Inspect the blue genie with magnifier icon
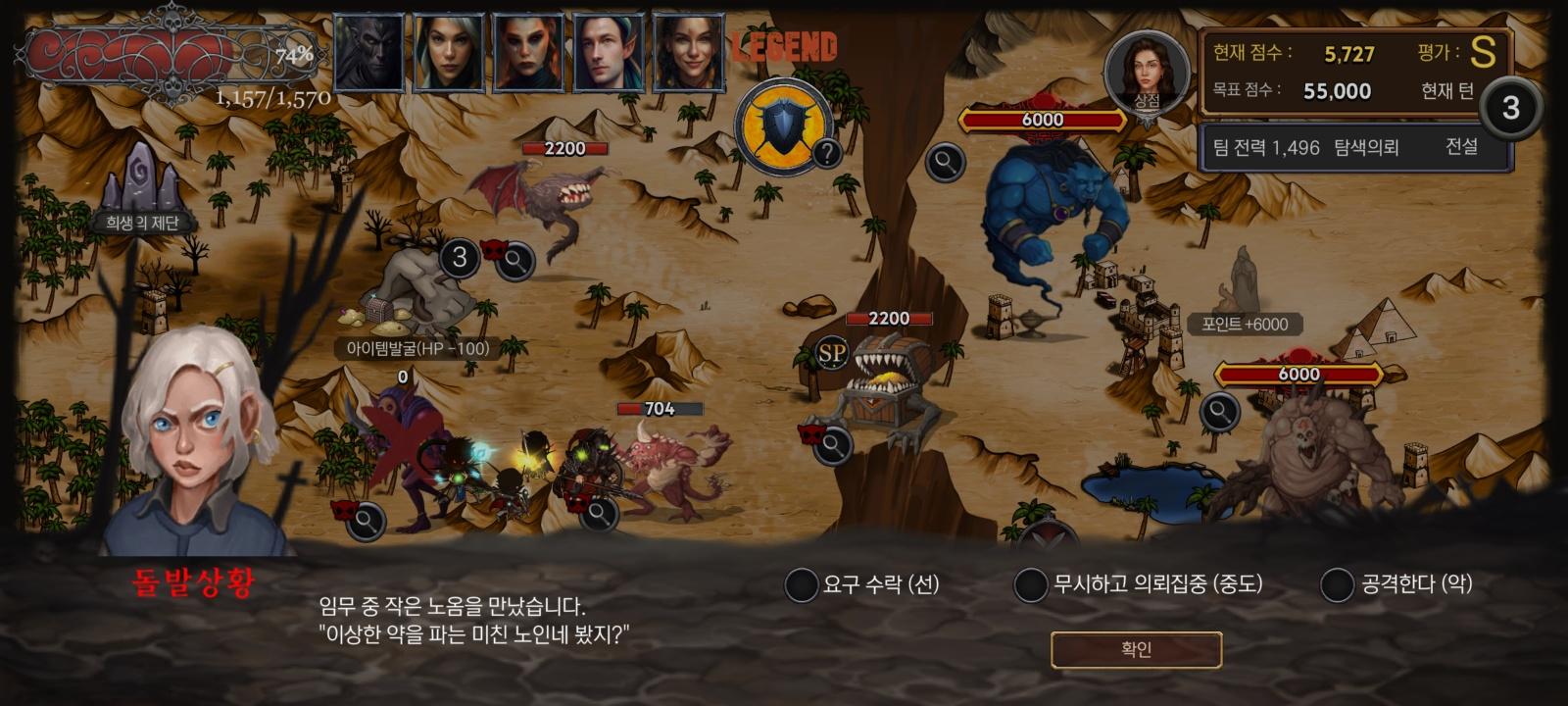 click(x=945, y=162)
